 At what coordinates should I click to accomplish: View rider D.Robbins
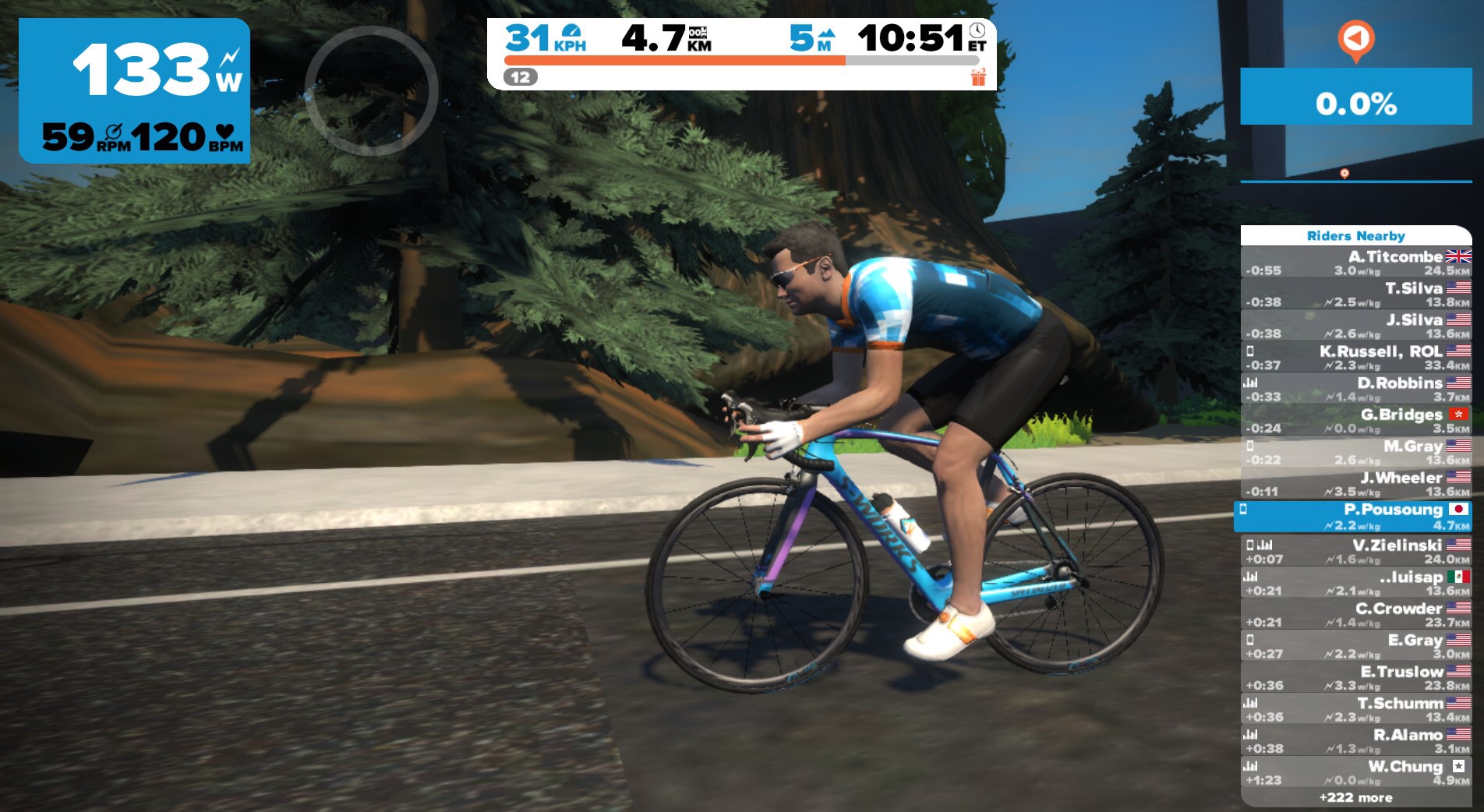tap(1356, 389)
